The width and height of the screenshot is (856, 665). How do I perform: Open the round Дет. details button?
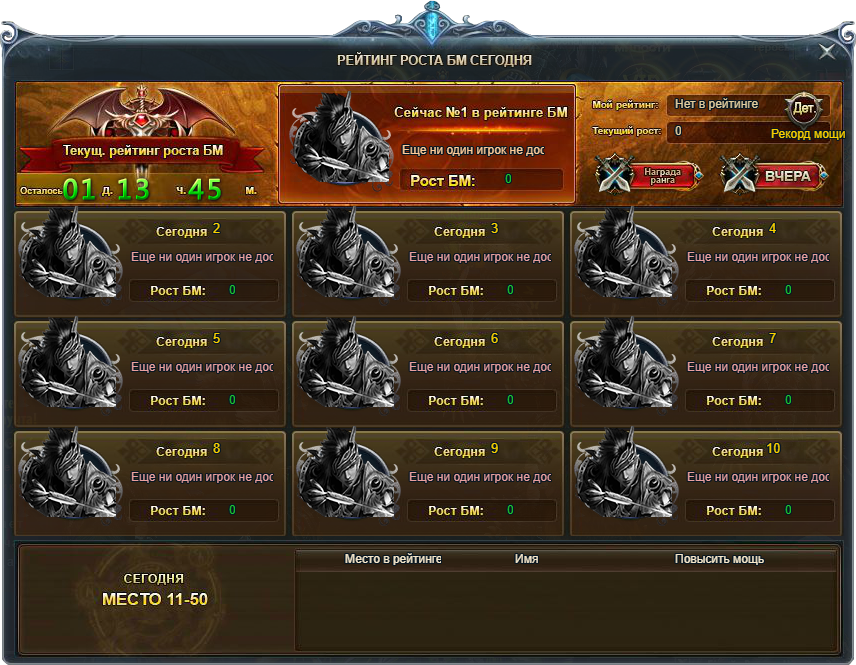click(x=803, y=107)
